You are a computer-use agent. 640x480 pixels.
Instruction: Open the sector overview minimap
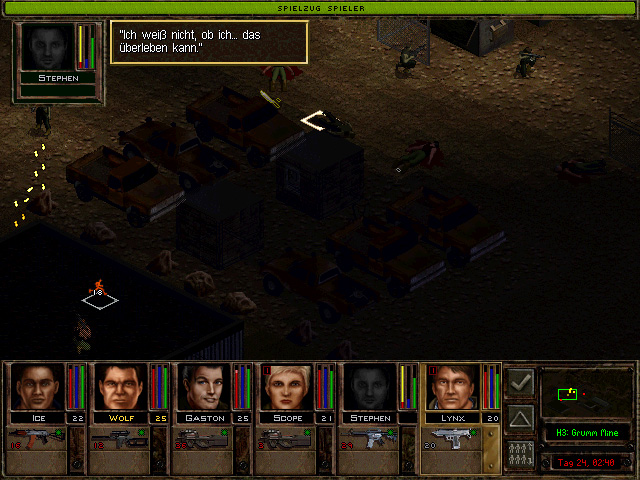click(x=583, y=394)
